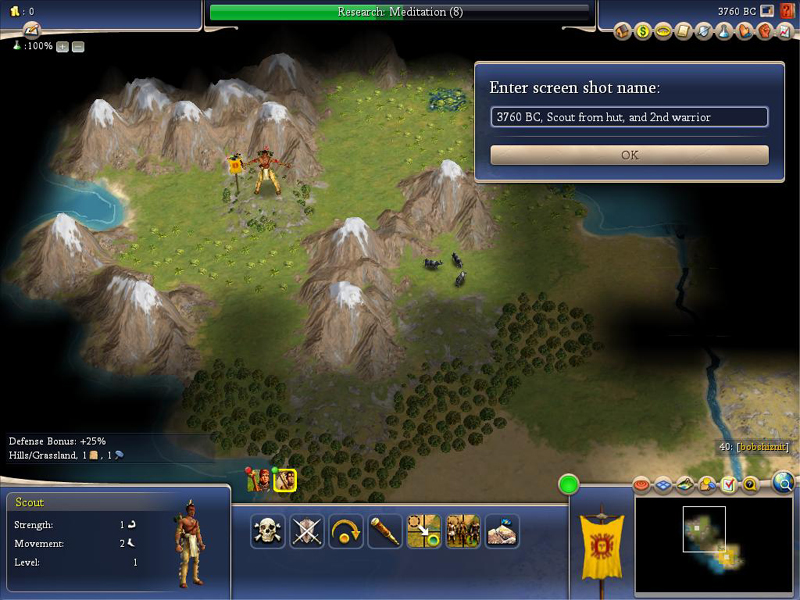
Task: Open the domestic advisor house icon
Action: pyautogui.click(x=621, y=31)
